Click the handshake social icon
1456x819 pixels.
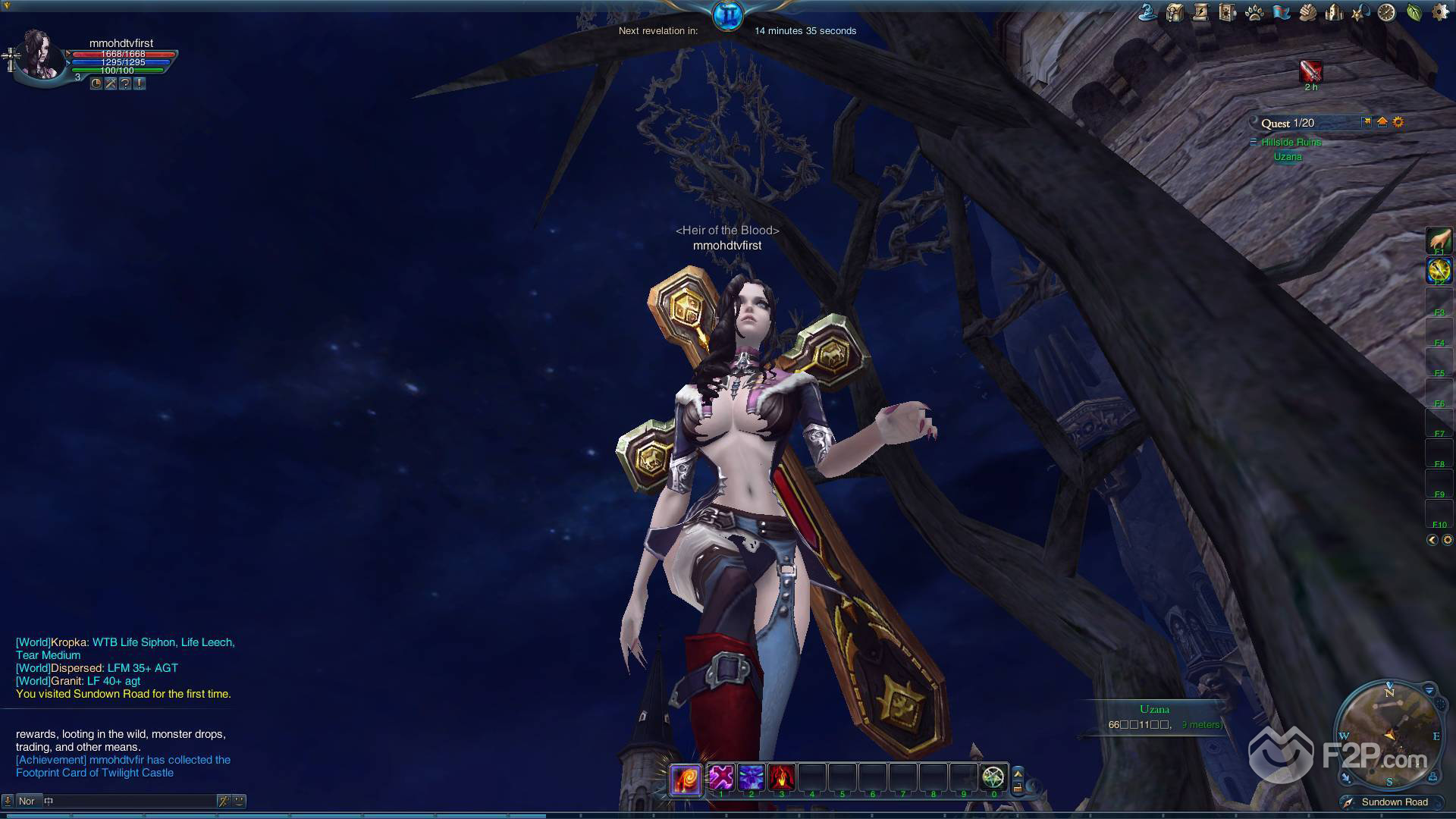coord(1307,12)
